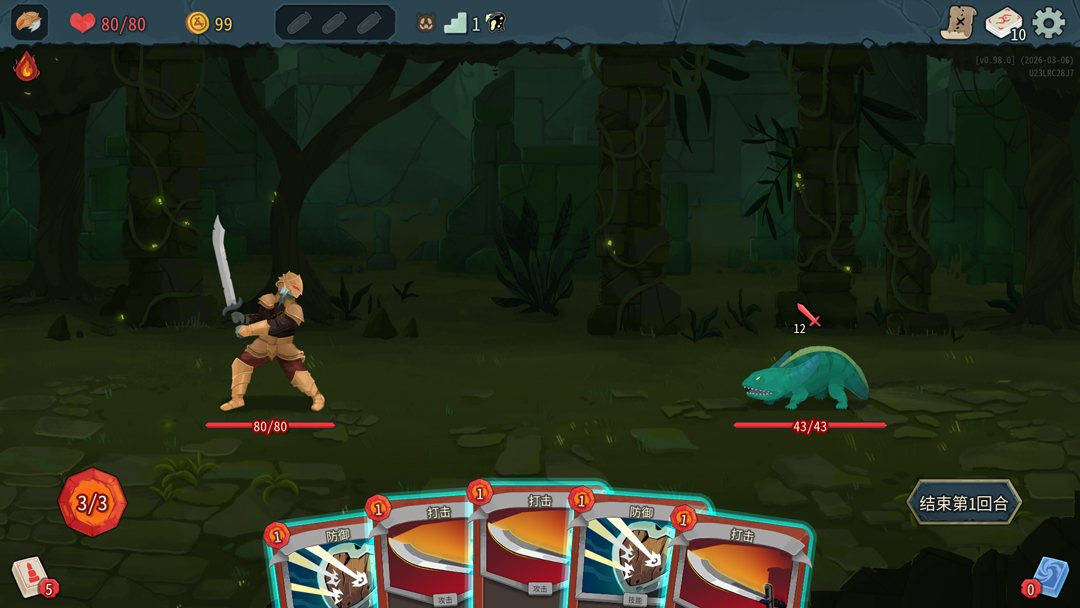Click the bear face icon in the top bar
The width and height of the screenshot is (1080, 608).
point(426,23)
